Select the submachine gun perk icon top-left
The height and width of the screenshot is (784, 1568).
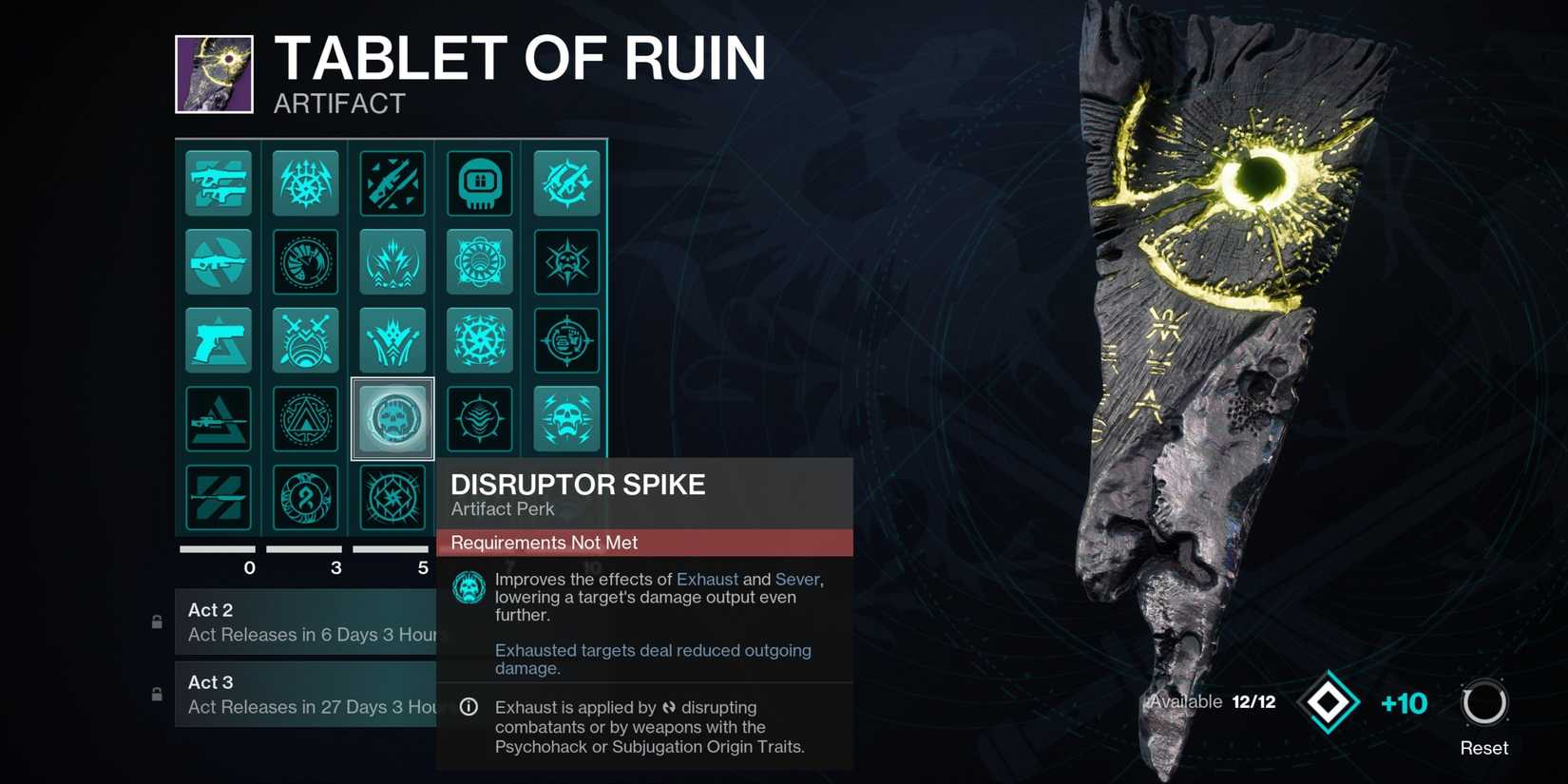coord(219,183)
